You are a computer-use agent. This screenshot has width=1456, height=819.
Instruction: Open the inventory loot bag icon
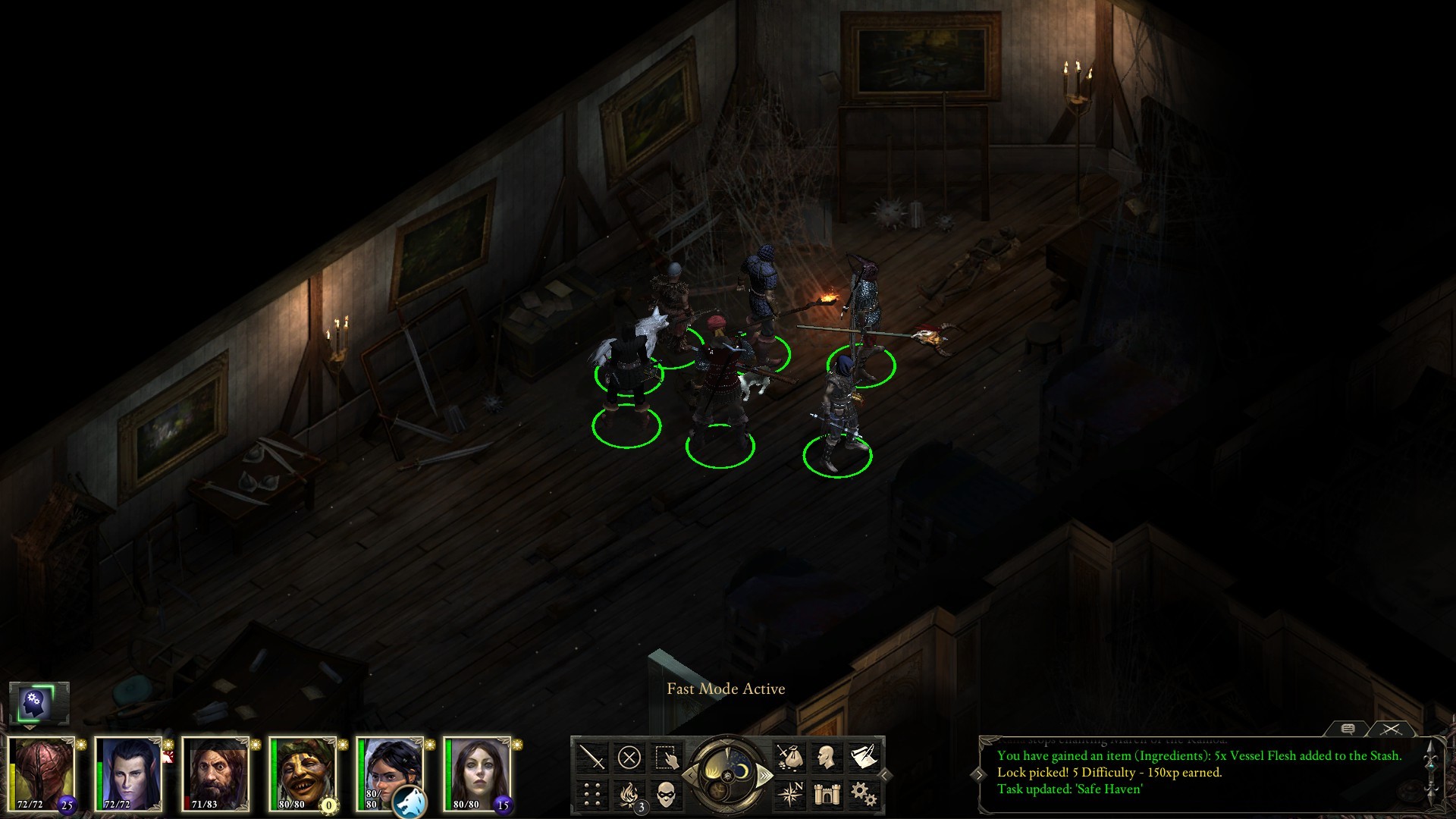click(x=789, y=756)
